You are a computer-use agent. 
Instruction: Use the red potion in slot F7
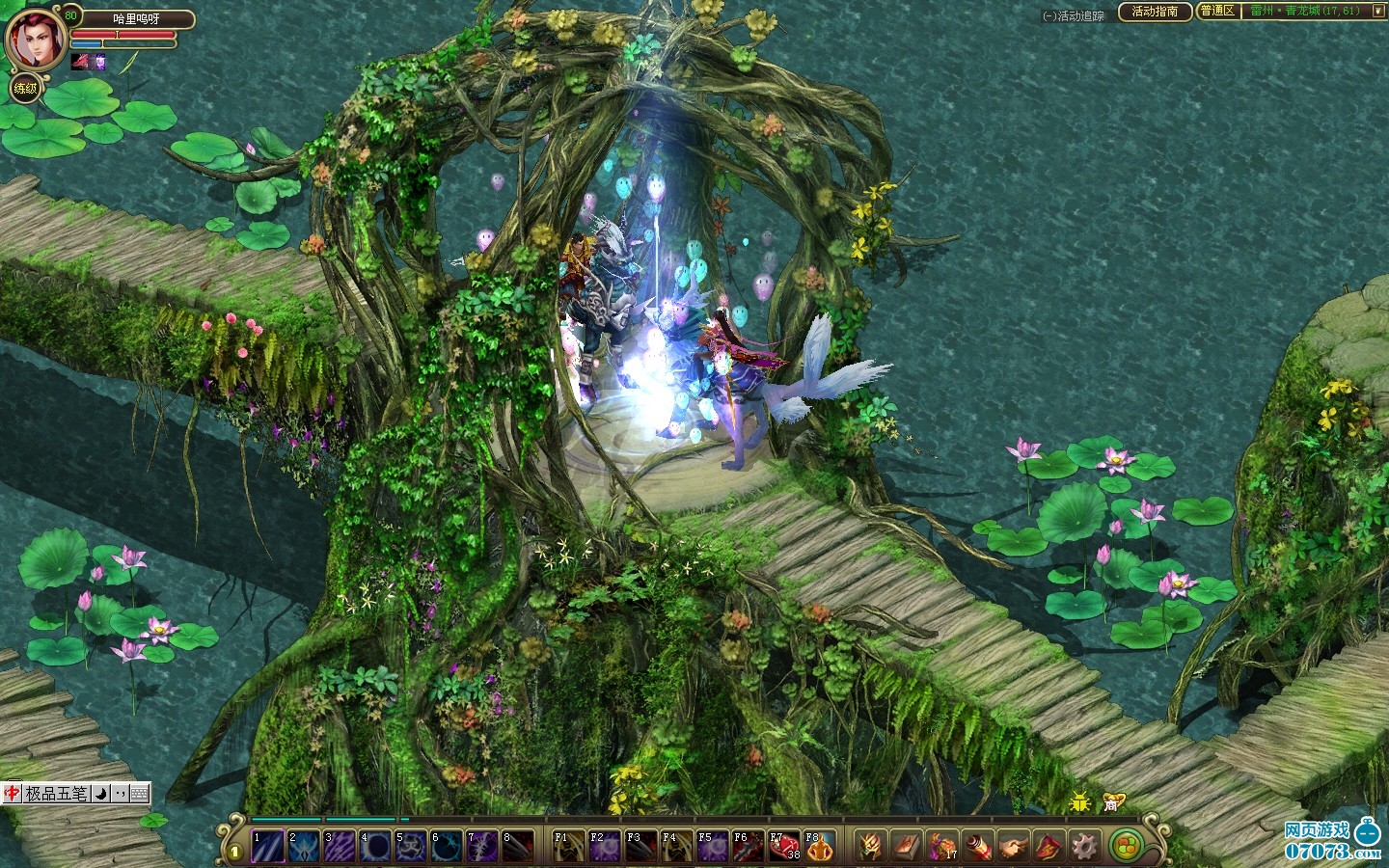click(784, 847)
